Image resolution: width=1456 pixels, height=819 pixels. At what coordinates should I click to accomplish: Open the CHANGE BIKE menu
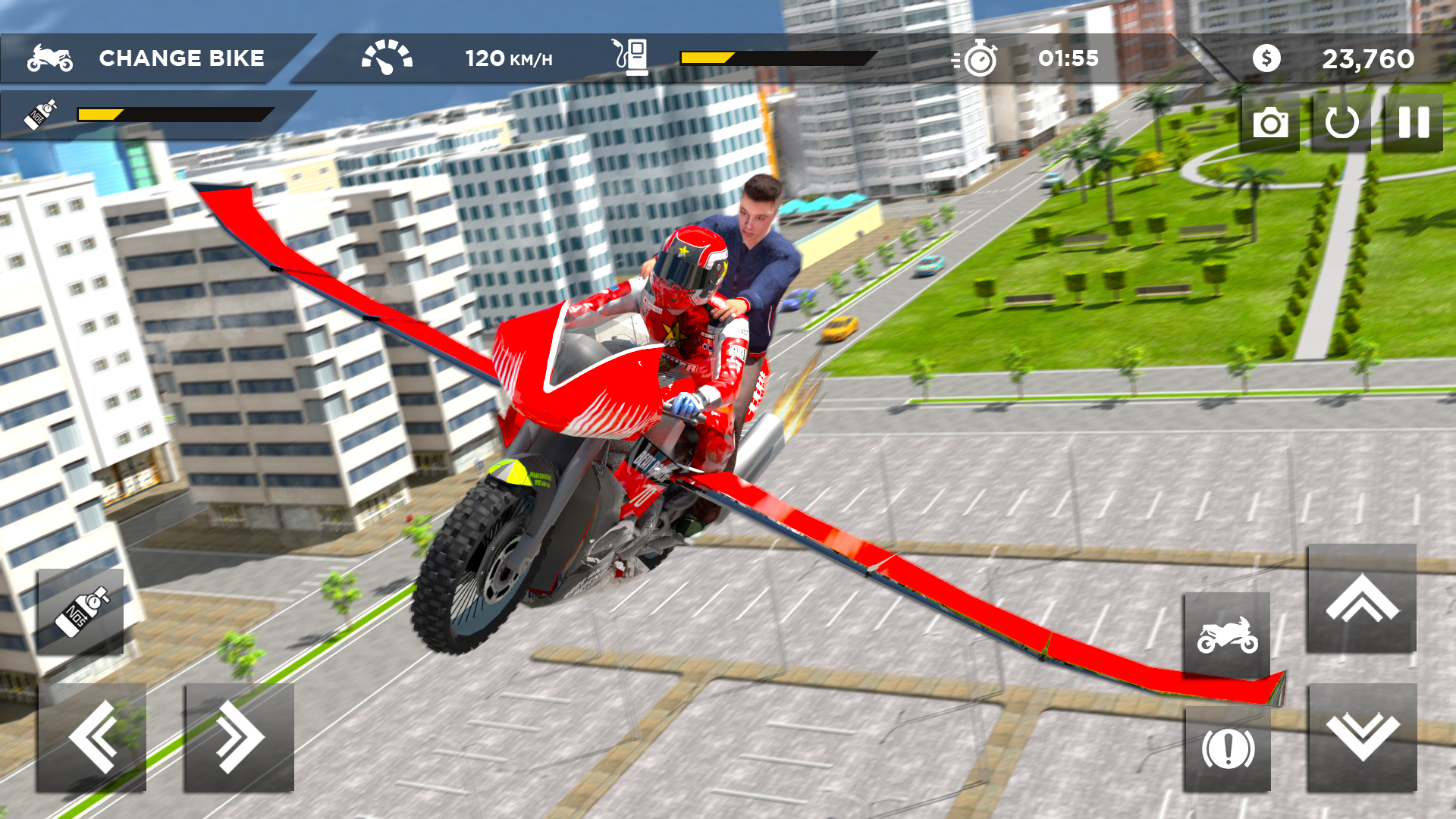pos(182,58)
